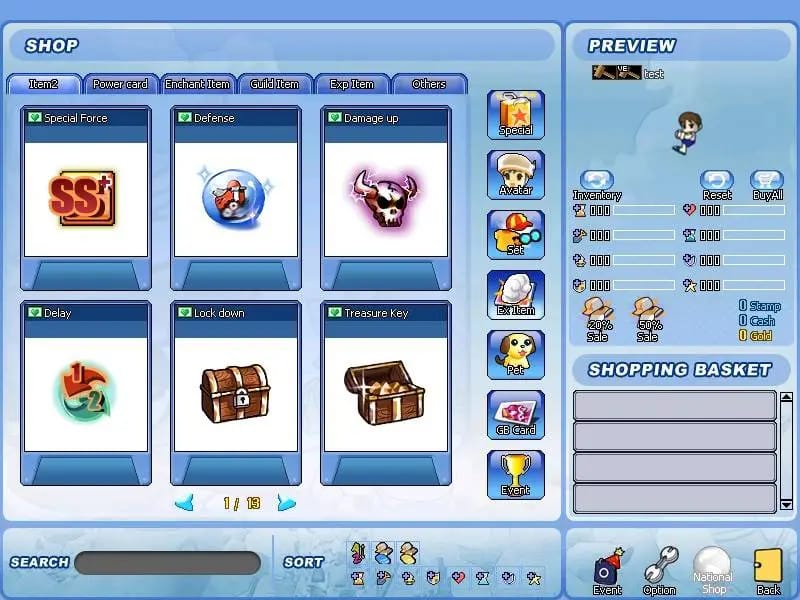Show the Exp Item tab

(x=352, y=84)
